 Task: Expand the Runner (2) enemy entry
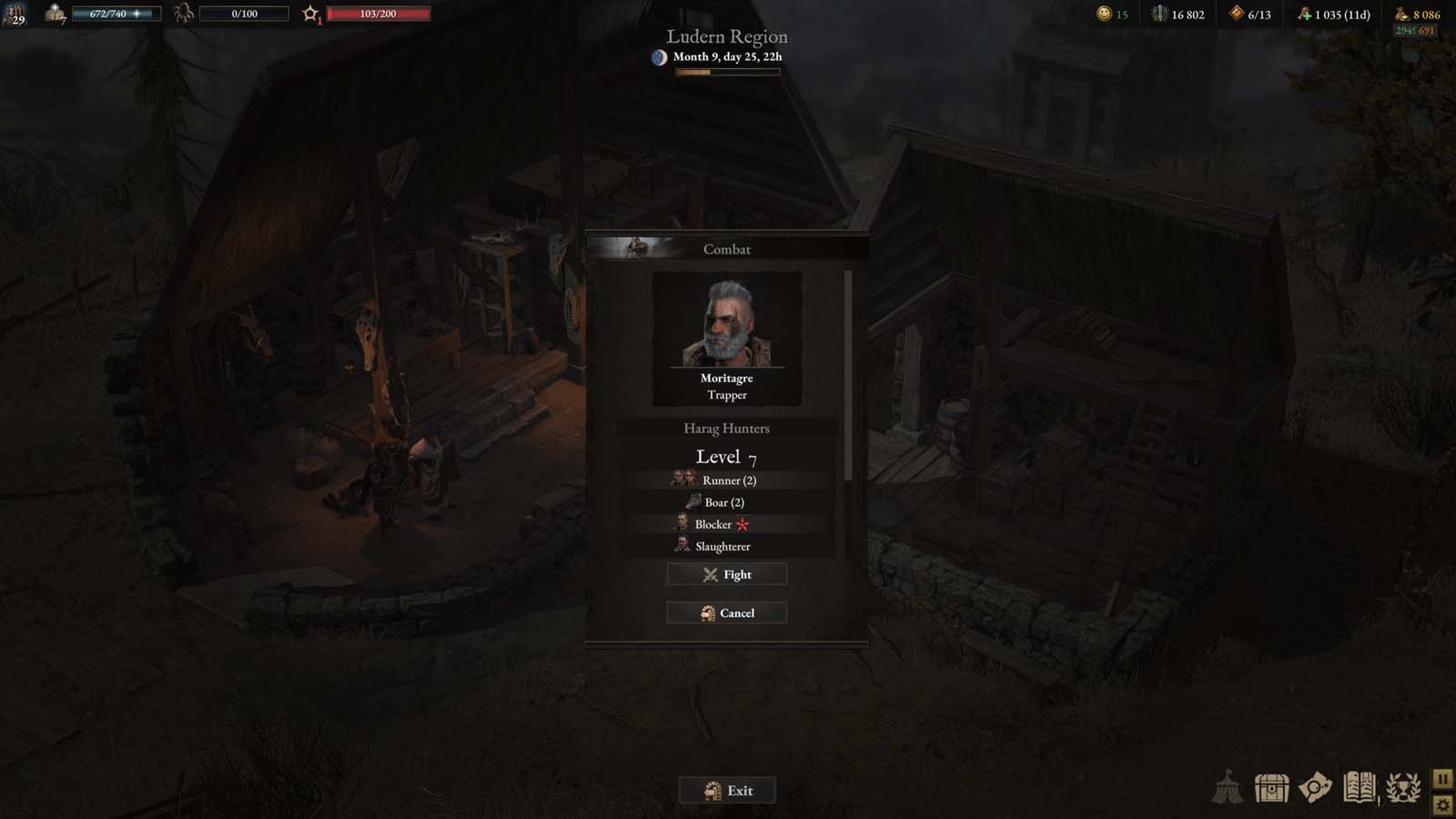coord(726,480)
